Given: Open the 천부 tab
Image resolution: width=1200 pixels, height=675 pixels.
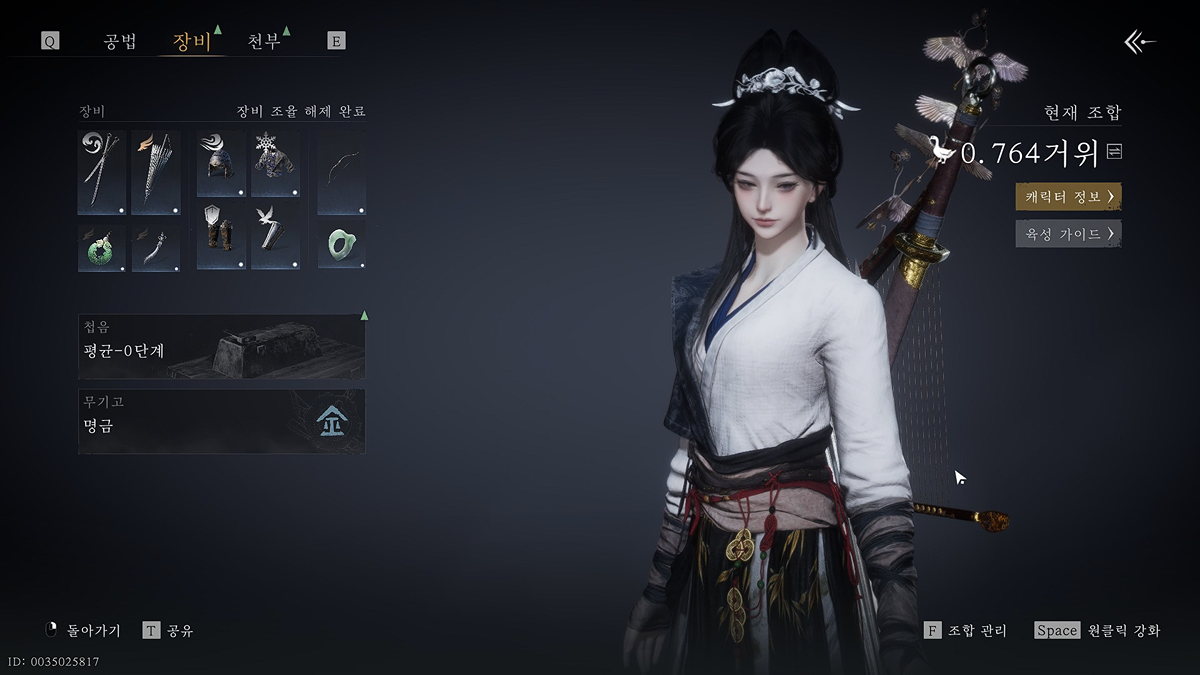Looking at the screenshot, I should coord(264,42).
